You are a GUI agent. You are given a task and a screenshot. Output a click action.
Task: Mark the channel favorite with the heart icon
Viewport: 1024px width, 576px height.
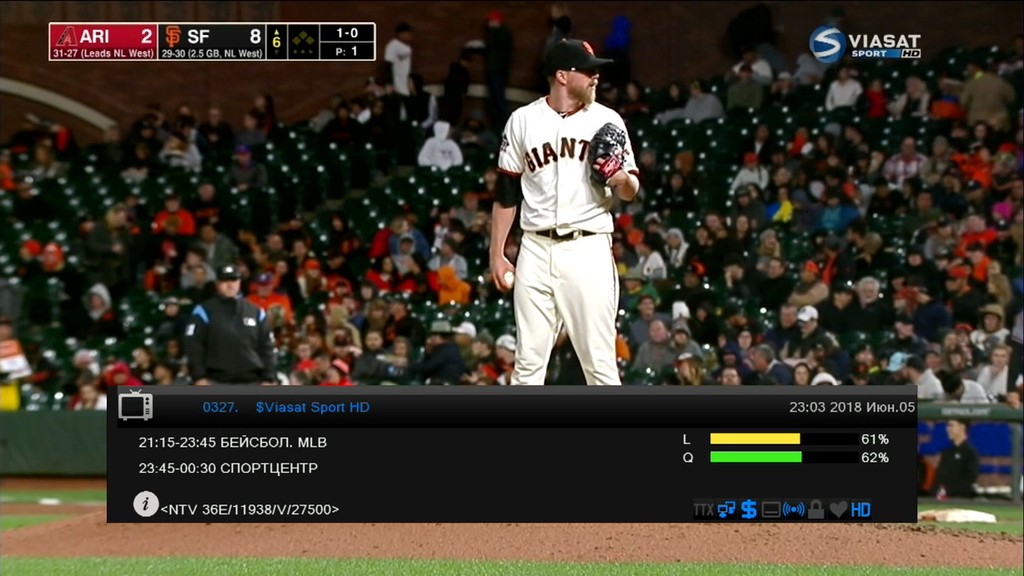[x=838, y=510]
